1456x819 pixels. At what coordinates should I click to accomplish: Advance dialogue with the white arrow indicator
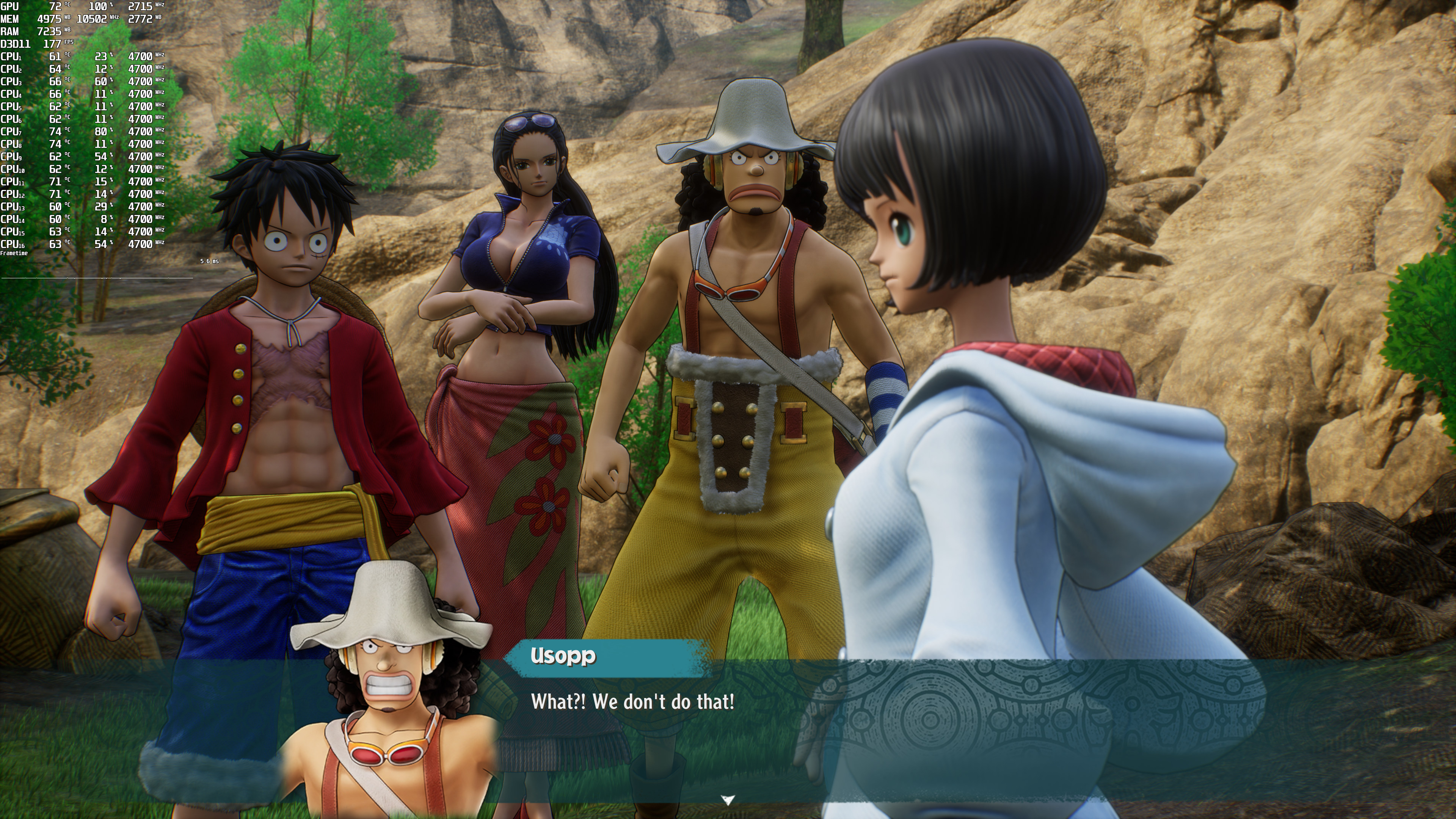click(x=728, y=799)
